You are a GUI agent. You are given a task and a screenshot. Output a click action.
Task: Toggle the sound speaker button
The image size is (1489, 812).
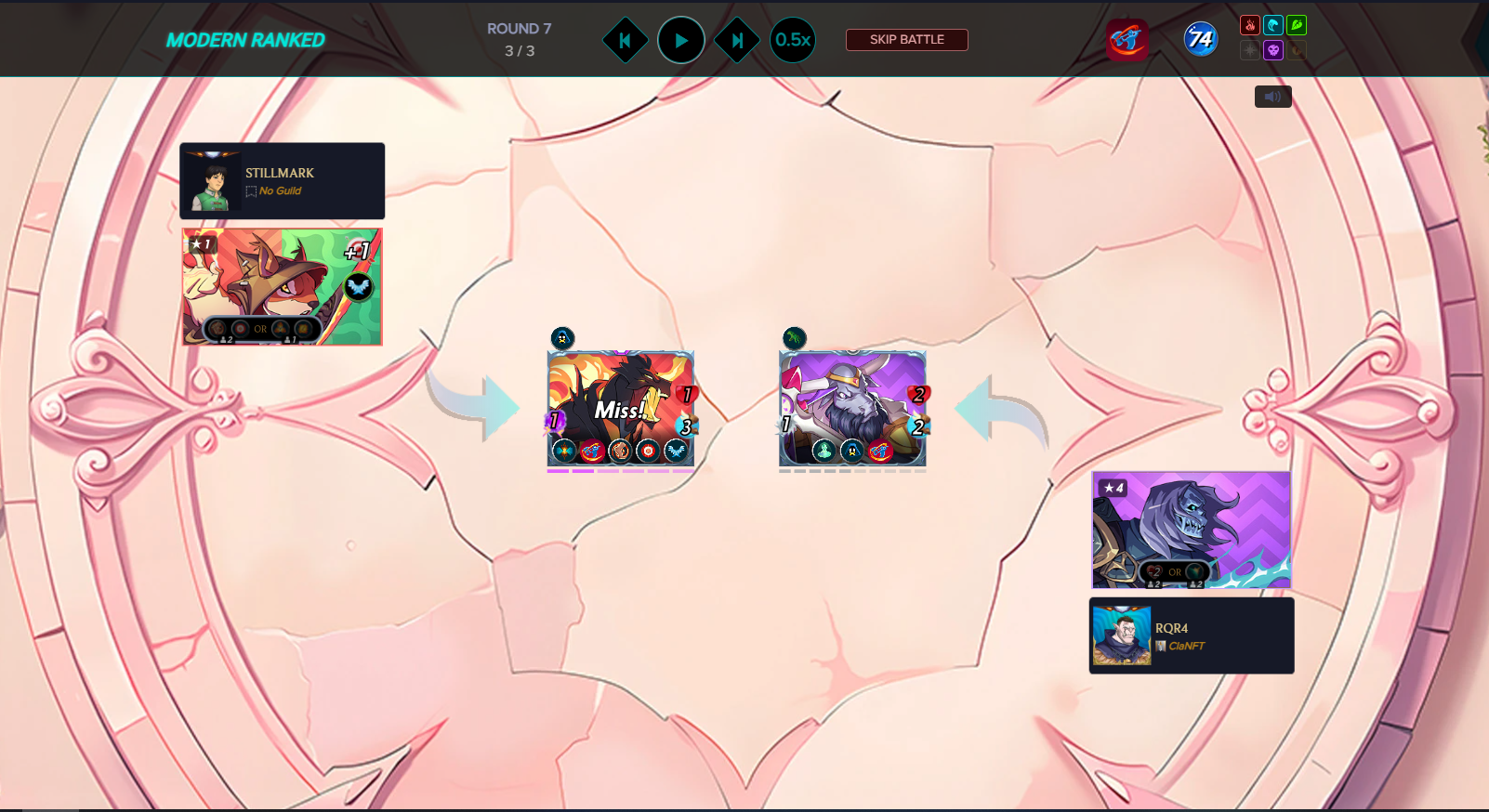point(1272,97)
